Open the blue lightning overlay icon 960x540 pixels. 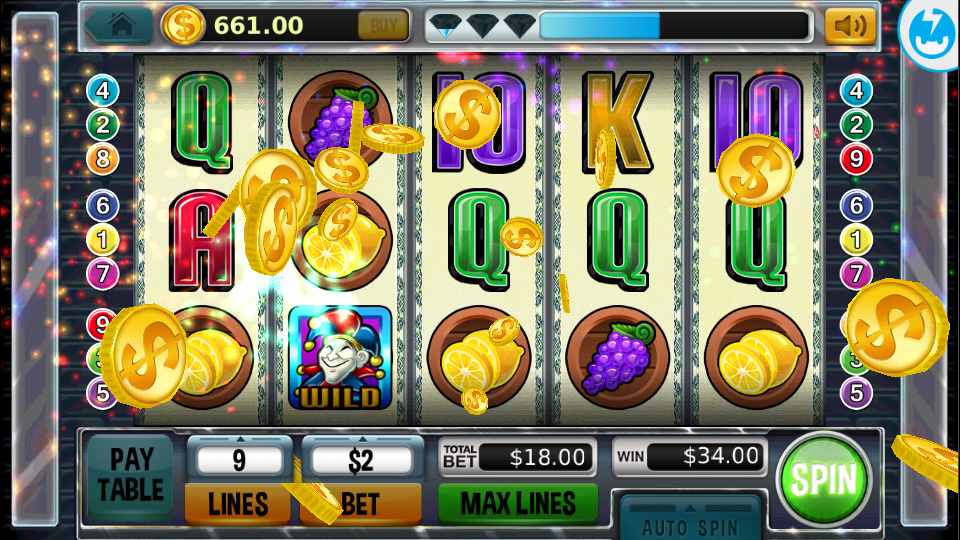pyautogui.click(x=931, y=28)
